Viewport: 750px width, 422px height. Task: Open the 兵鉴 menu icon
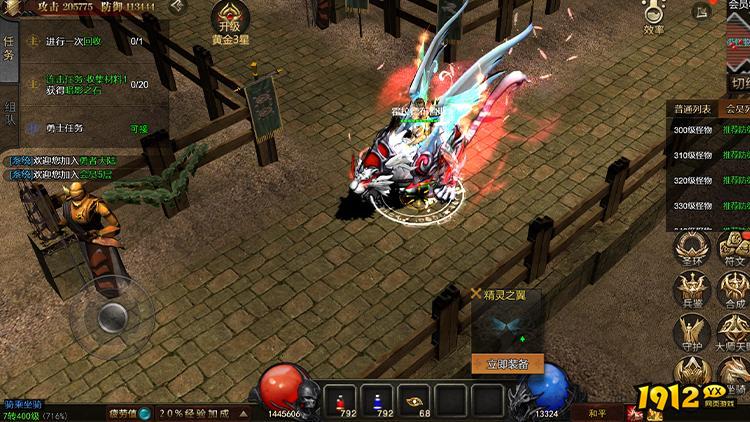pyautogui.click(x=691, y=290)
